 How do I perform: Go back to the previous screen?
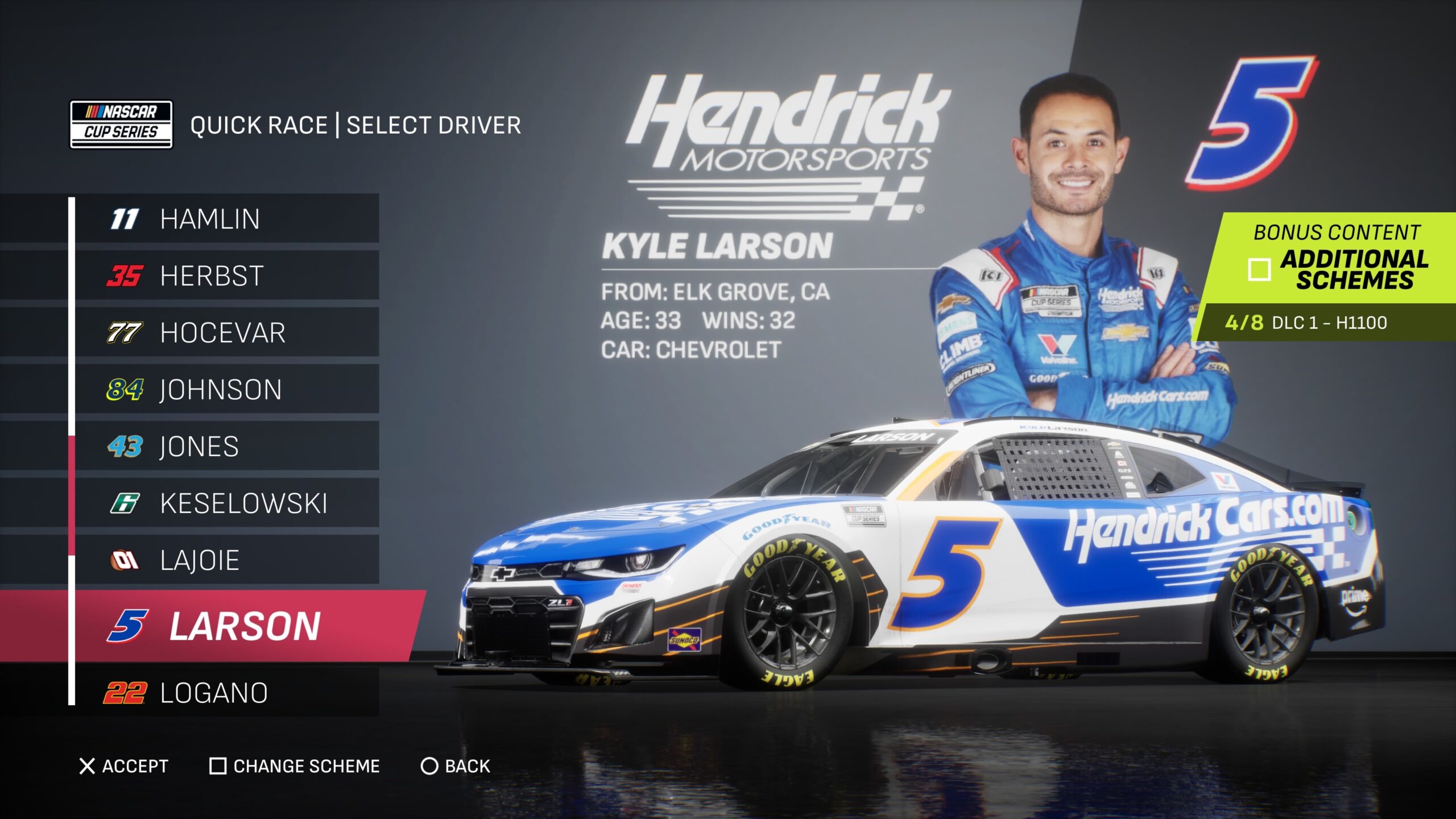(455, 766)
